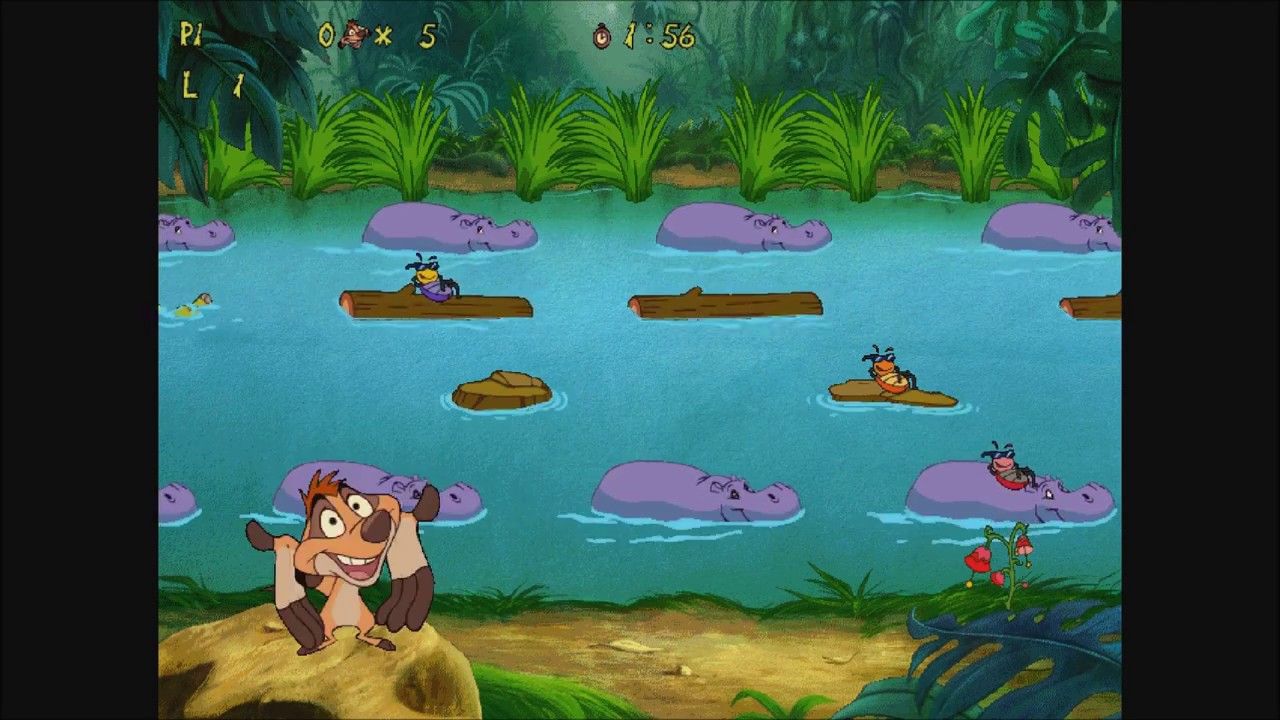Viewport: 1280px width, 720px height.
Task: Click the purple hippo near the top center
Action: [x=745, y=227]
